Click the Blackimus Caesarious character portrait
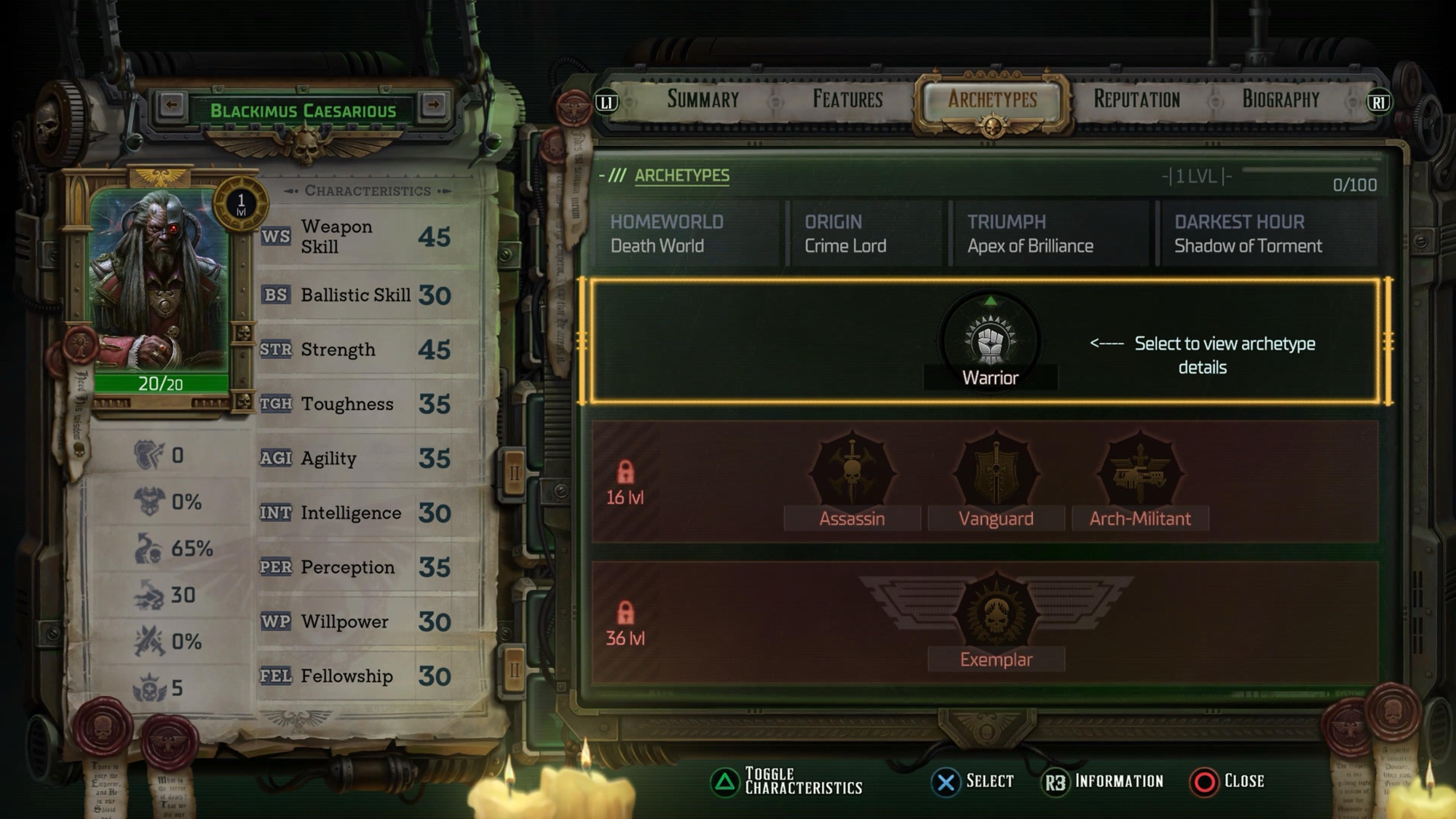 click(160, 280)
